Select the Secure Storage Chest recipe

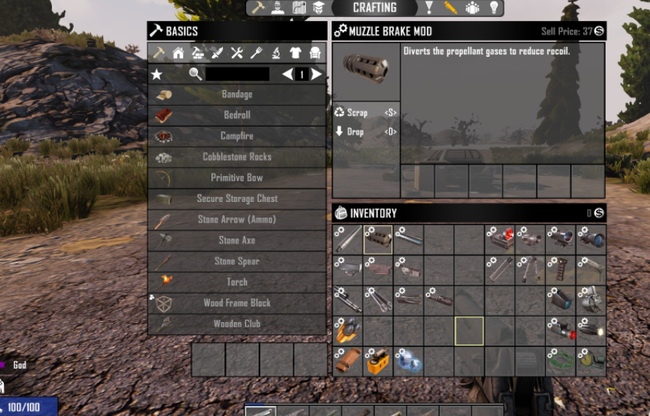point(237,198)
